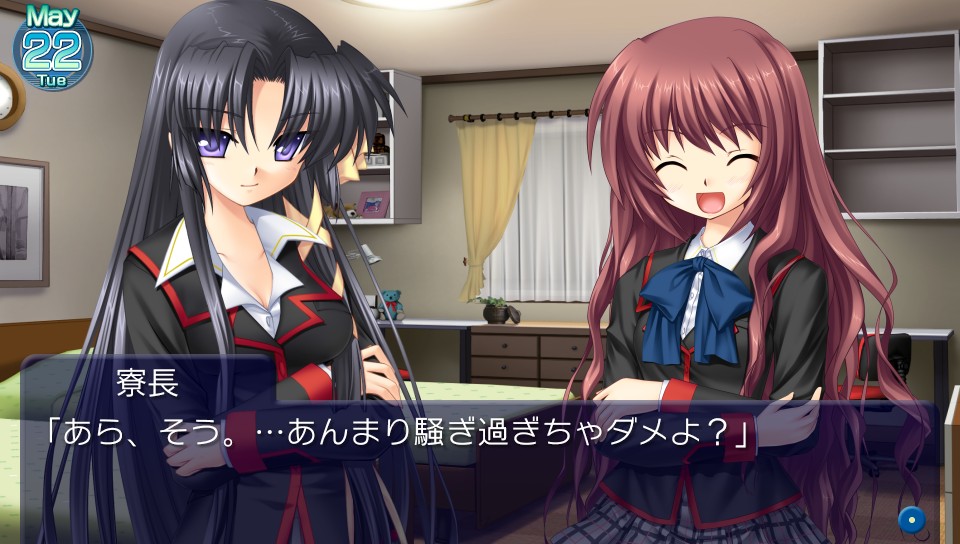The height and width of the screenshot is (544, 960).
Task: Click the blue disc continue indicator
Action: (910, 519)
